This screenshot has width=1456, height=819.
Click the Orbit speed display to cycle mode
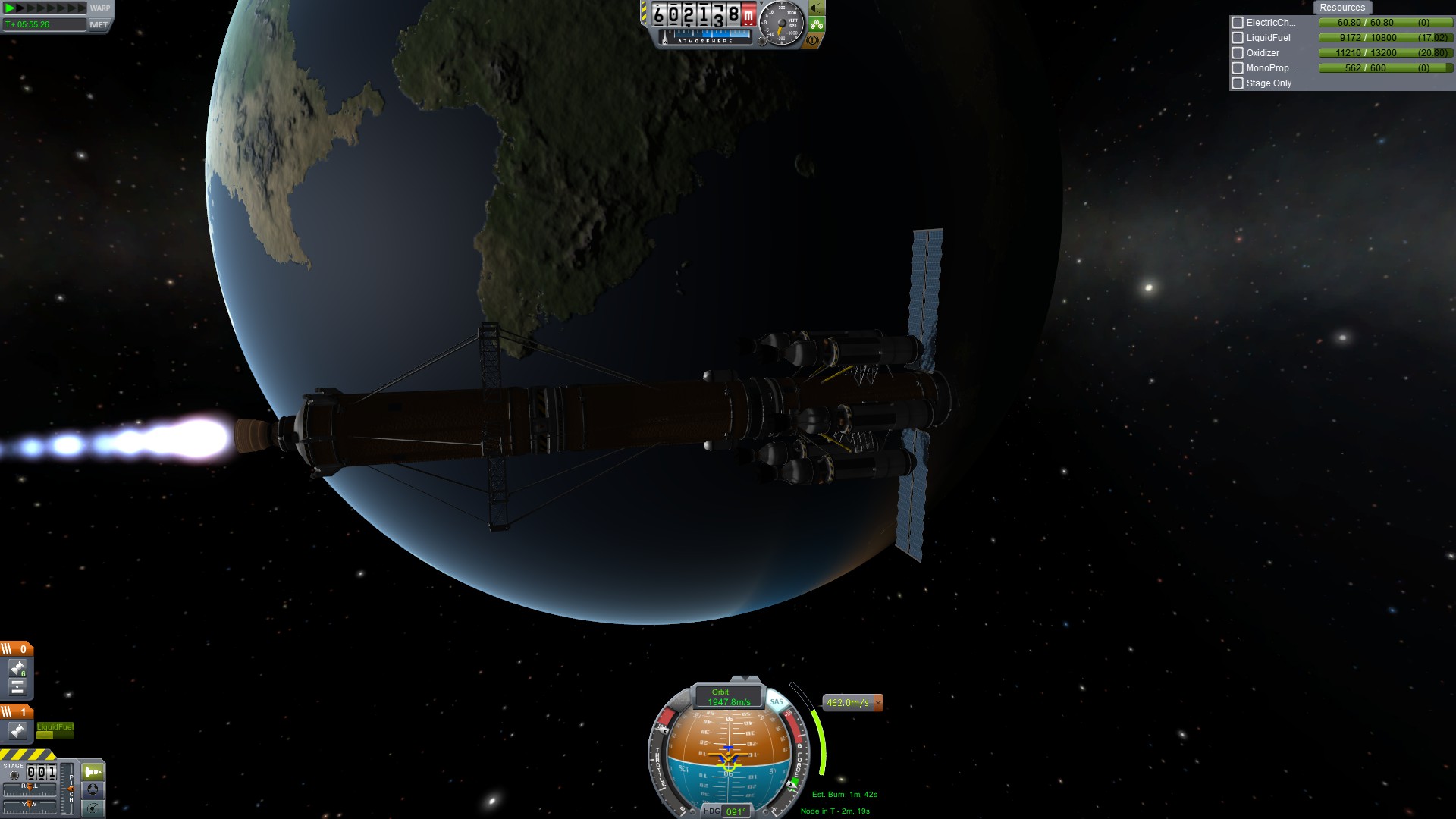[728, 697]
